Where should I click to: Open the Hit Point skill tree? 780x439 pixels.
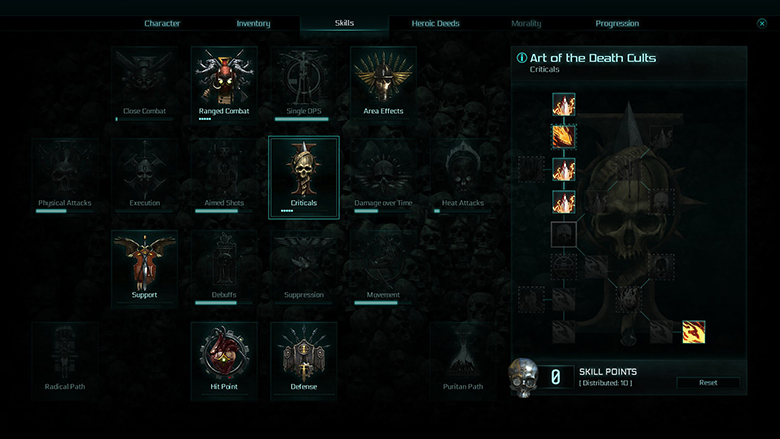pyautogui.click(x=224, y=358)
